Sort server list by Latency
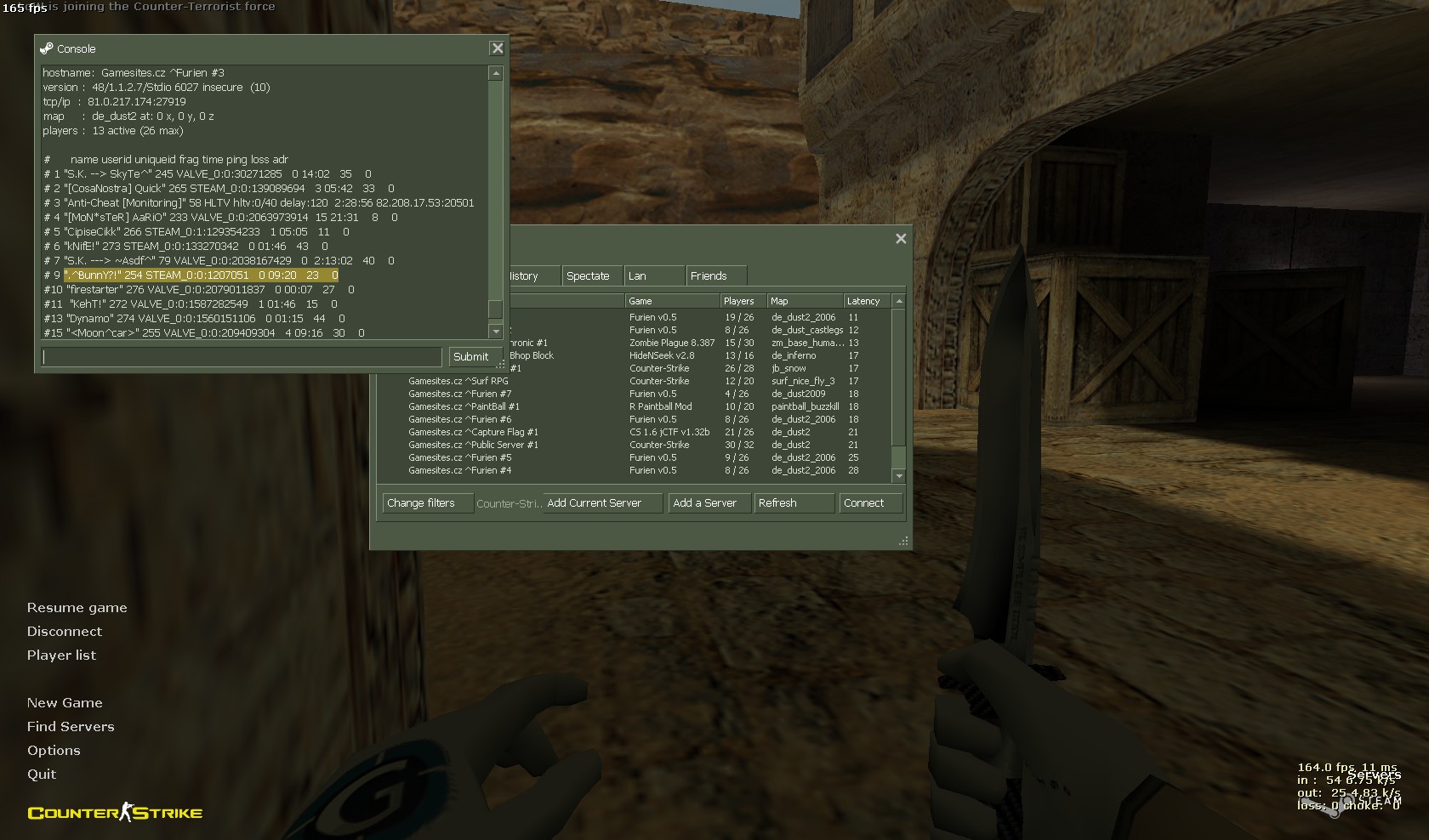This screenshot has width=1429, height=840. click(863, 301)
